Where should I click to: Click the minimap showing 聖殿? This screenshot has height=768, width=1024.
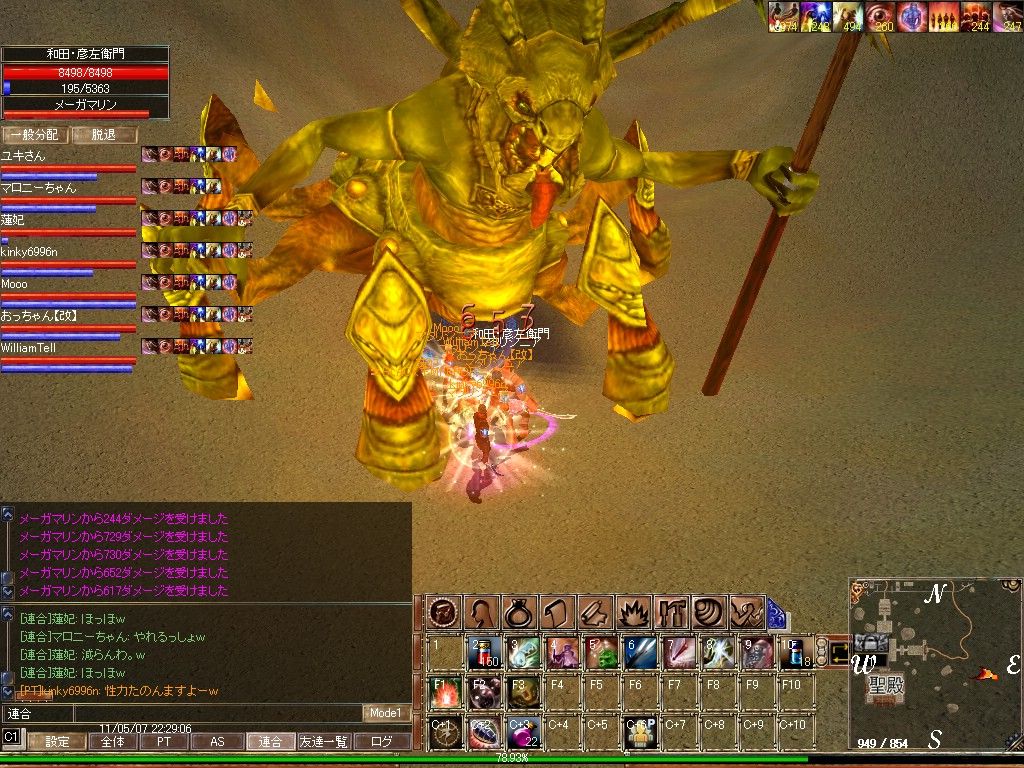click(935, 663)
